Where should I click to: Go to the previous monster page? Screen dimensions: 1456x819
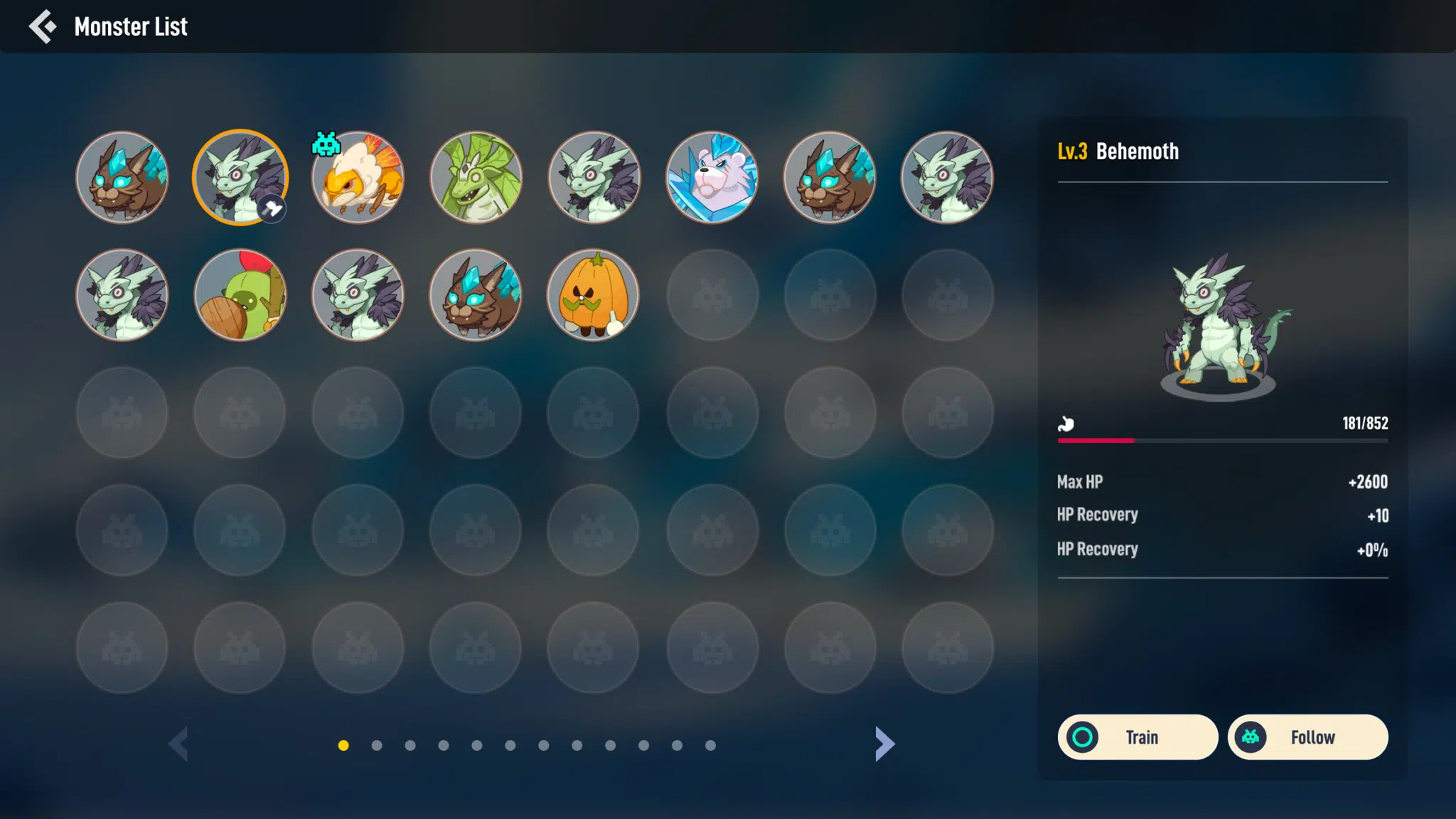[x=178, y=744]
